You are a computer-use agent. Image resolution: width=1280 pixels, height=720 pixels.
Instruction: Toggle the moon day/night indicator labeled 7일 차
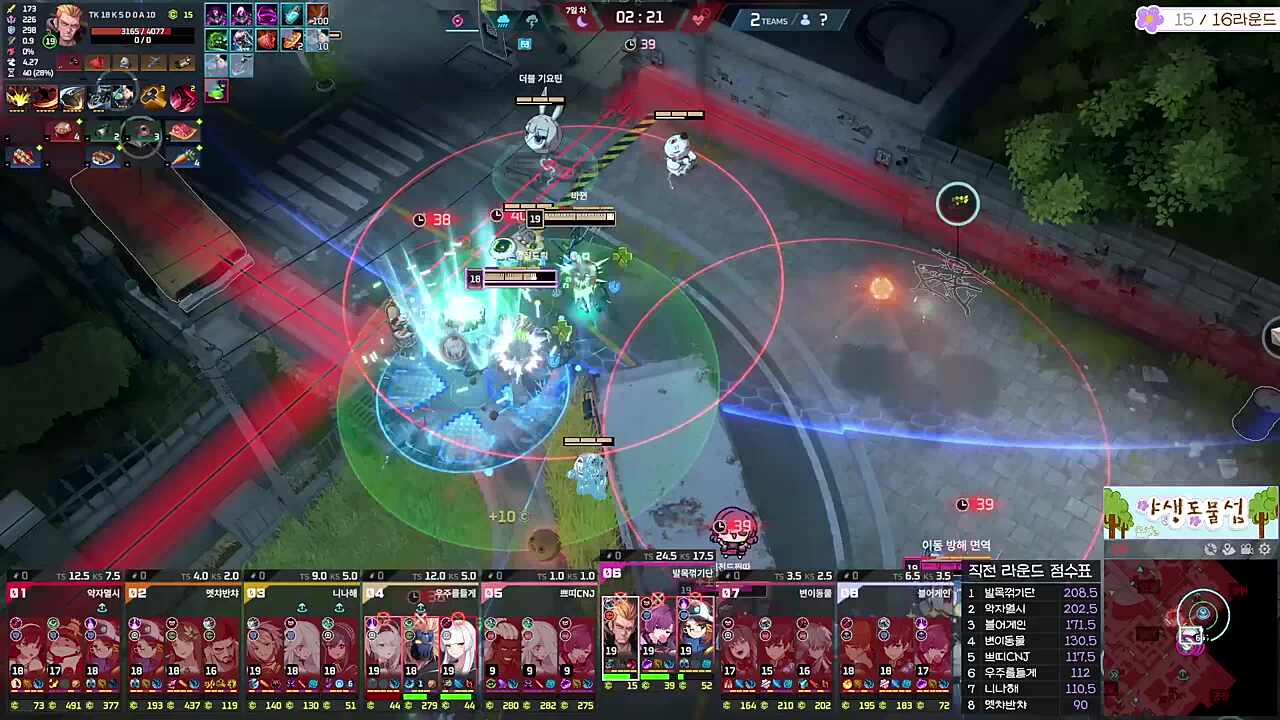pyautogui.click(x=580, y=20)
